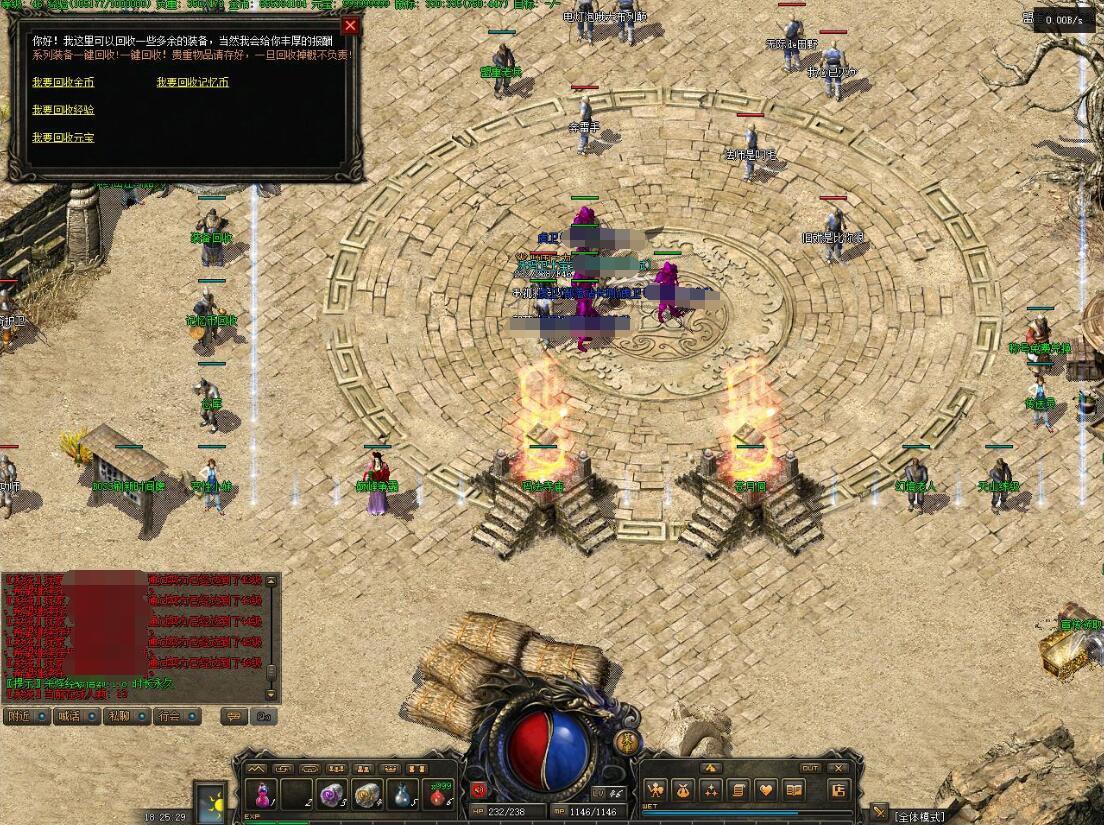Close the equipment recycling dialog

(x=350, y=26)
